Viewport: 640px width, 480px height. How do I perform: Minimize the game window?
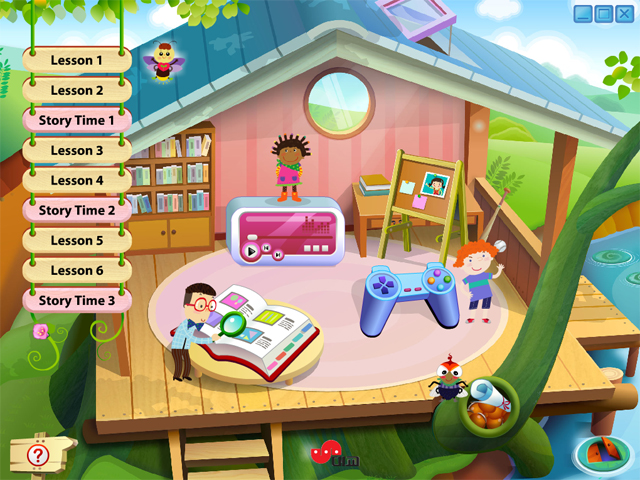584,14
